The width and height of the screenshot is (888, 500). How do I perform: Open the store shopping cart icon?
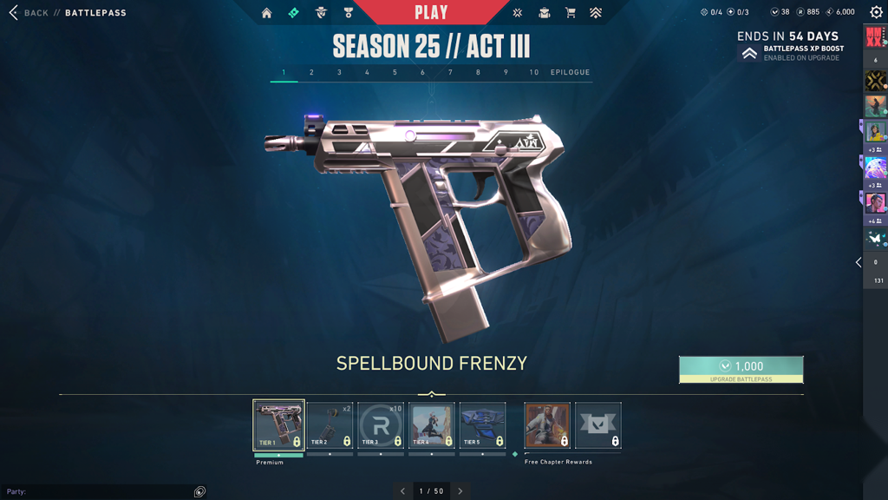[570, 13]
